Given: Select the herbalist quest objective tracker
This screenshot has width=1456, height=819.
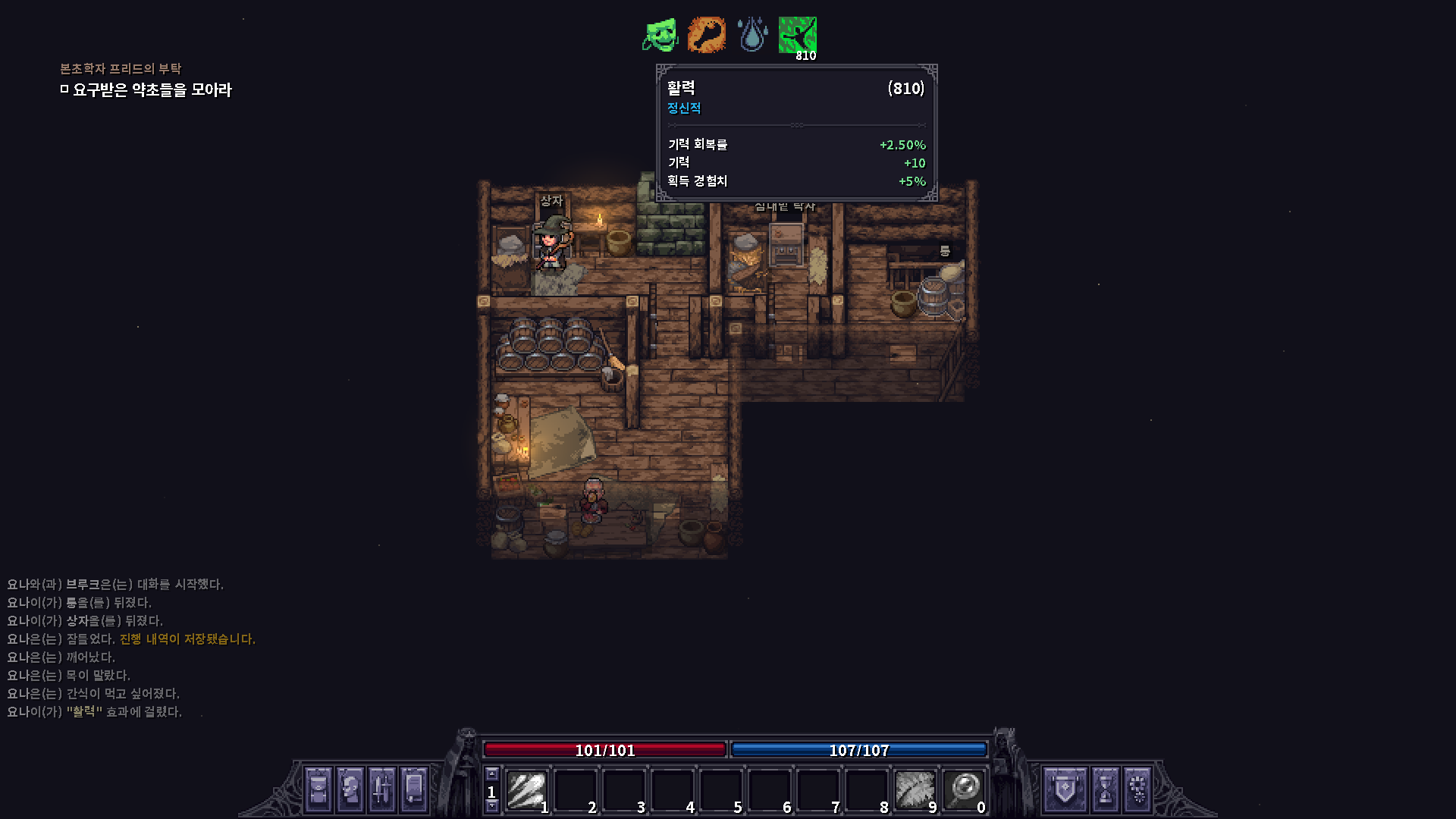Looking at the screenshot, I should coord(152,89).
